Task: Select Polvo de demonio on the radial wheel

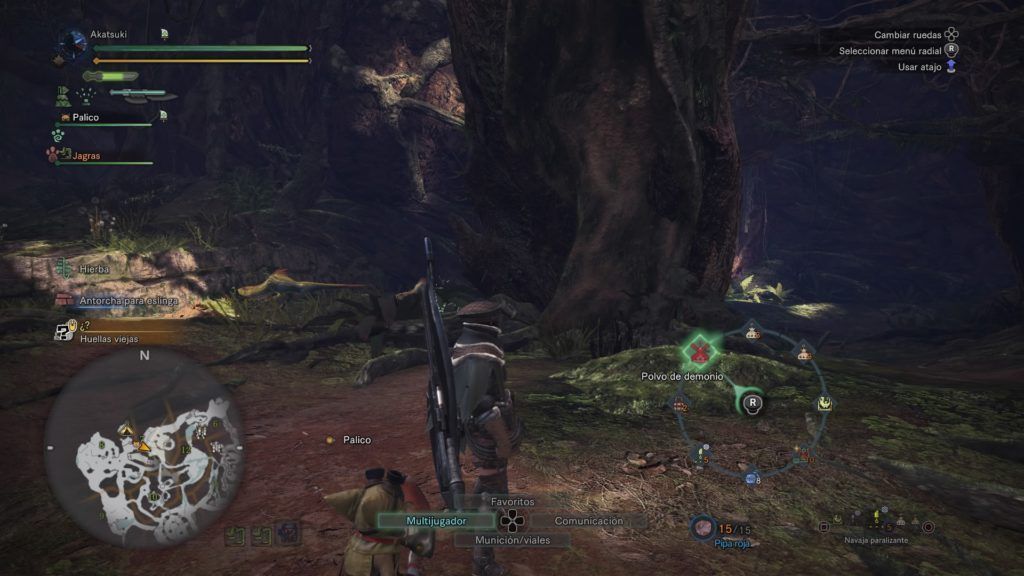Action: click(703, 350)
